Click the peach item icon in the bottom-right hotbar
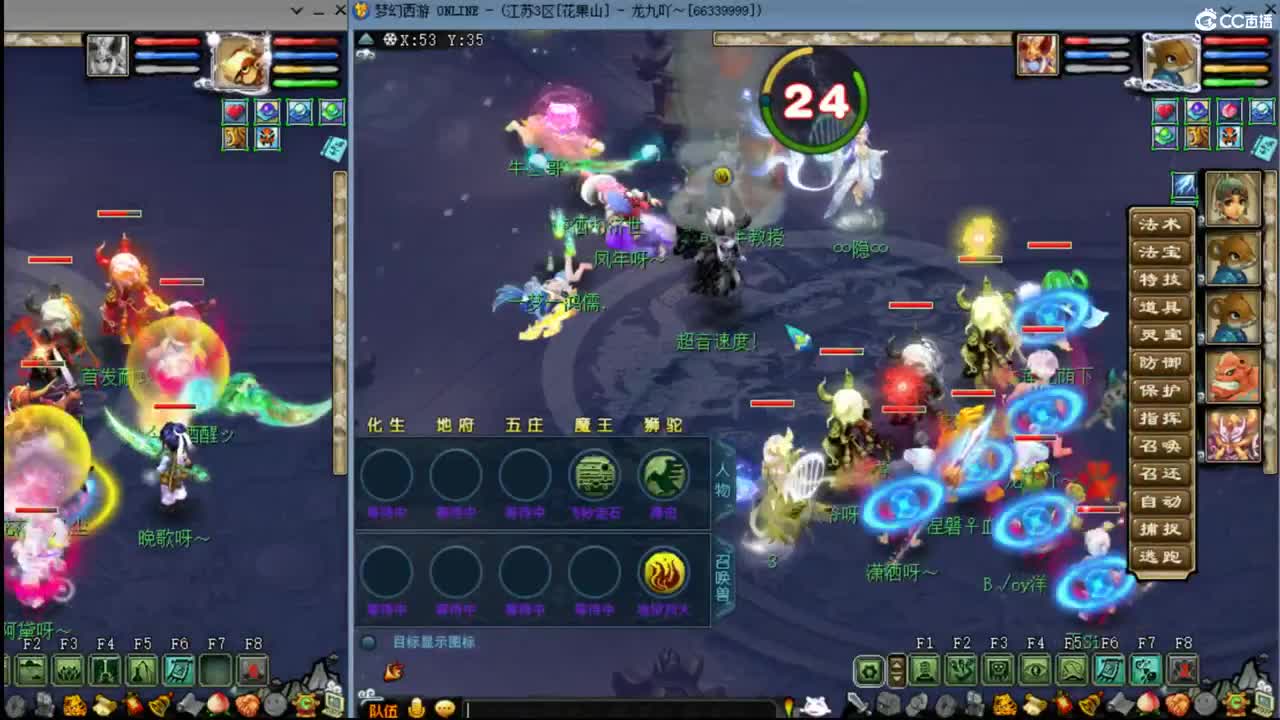Image resolution: width=1280 pixels, height=720 pixels. (x=1148, y=703)
